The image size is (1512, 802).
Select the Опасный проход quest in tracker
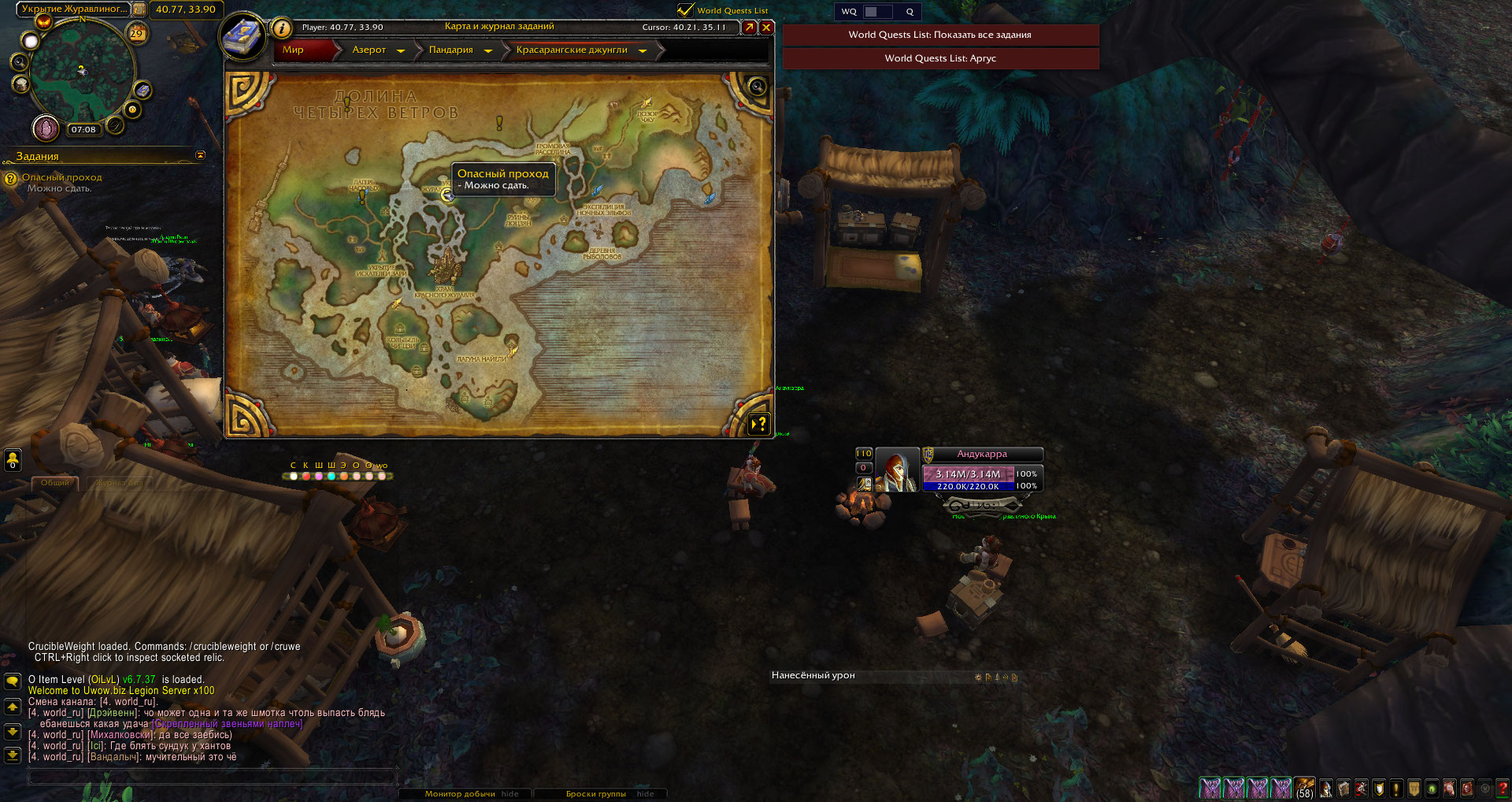[61, 177]
